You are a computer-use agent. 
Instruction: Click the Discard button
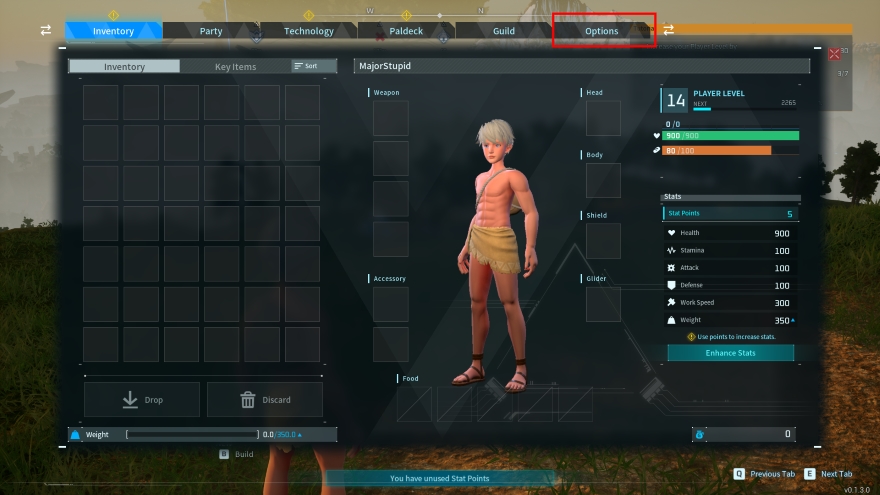click(x=265, y=400)
